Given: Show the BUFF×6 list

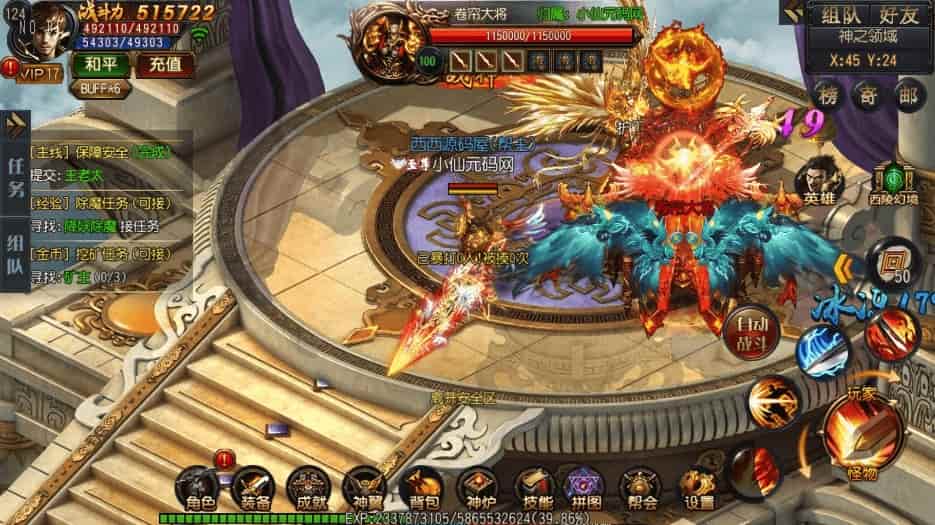Looking at the screenshot, I should point(100,88).
